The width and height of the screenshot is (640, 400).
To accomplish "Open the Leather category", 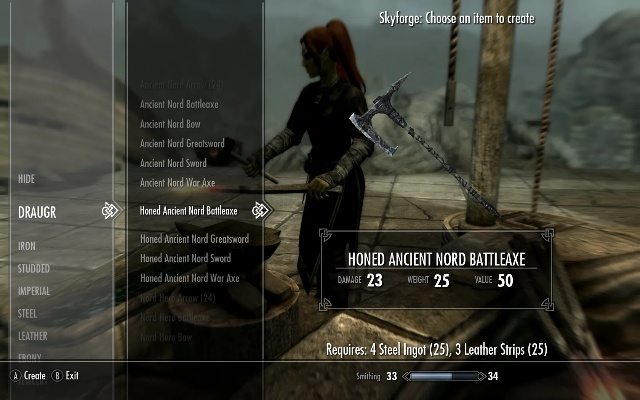I will coord(33,337).
